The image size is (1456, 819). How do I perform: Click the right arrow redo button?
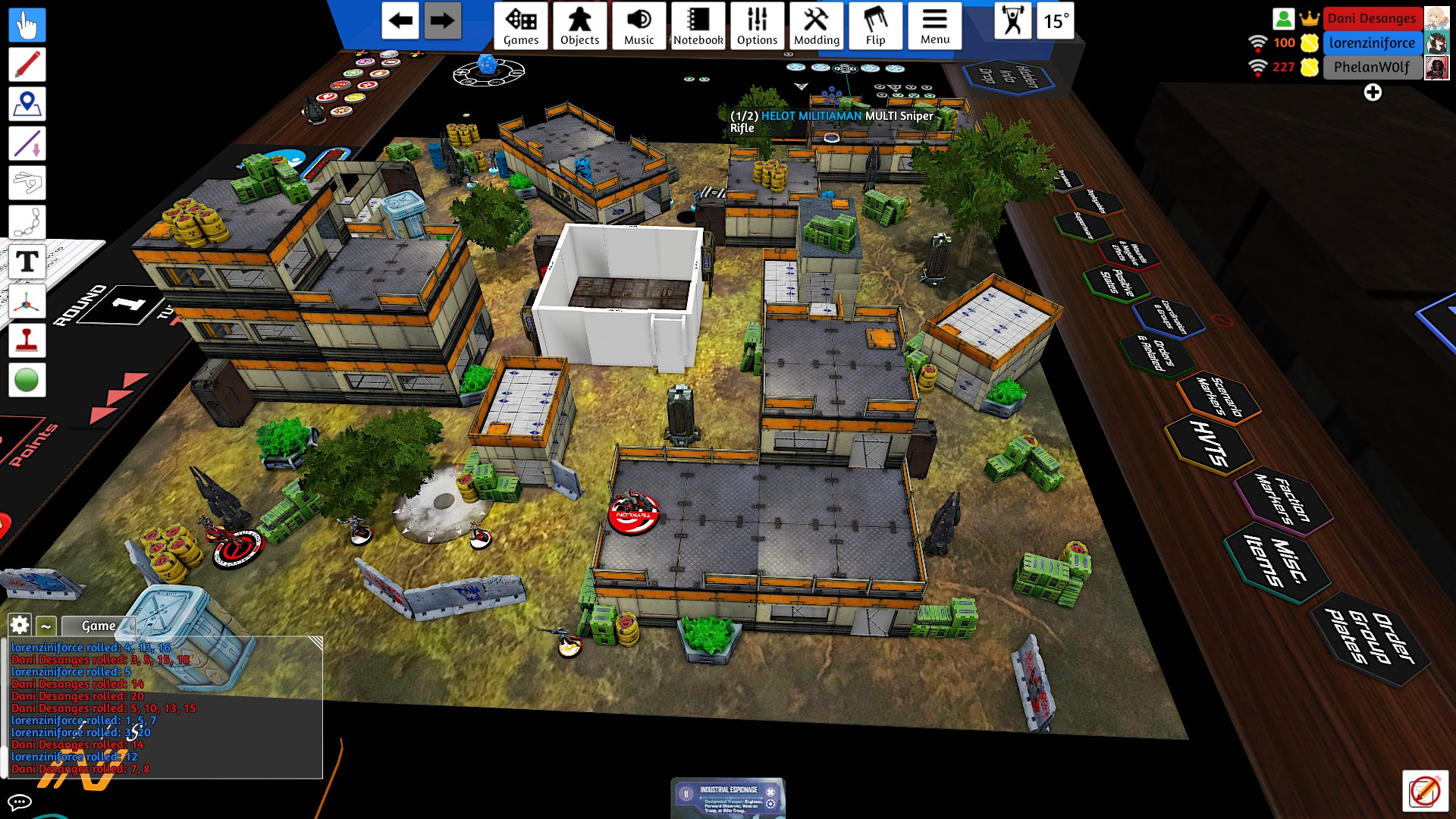(x=442, y=21)
